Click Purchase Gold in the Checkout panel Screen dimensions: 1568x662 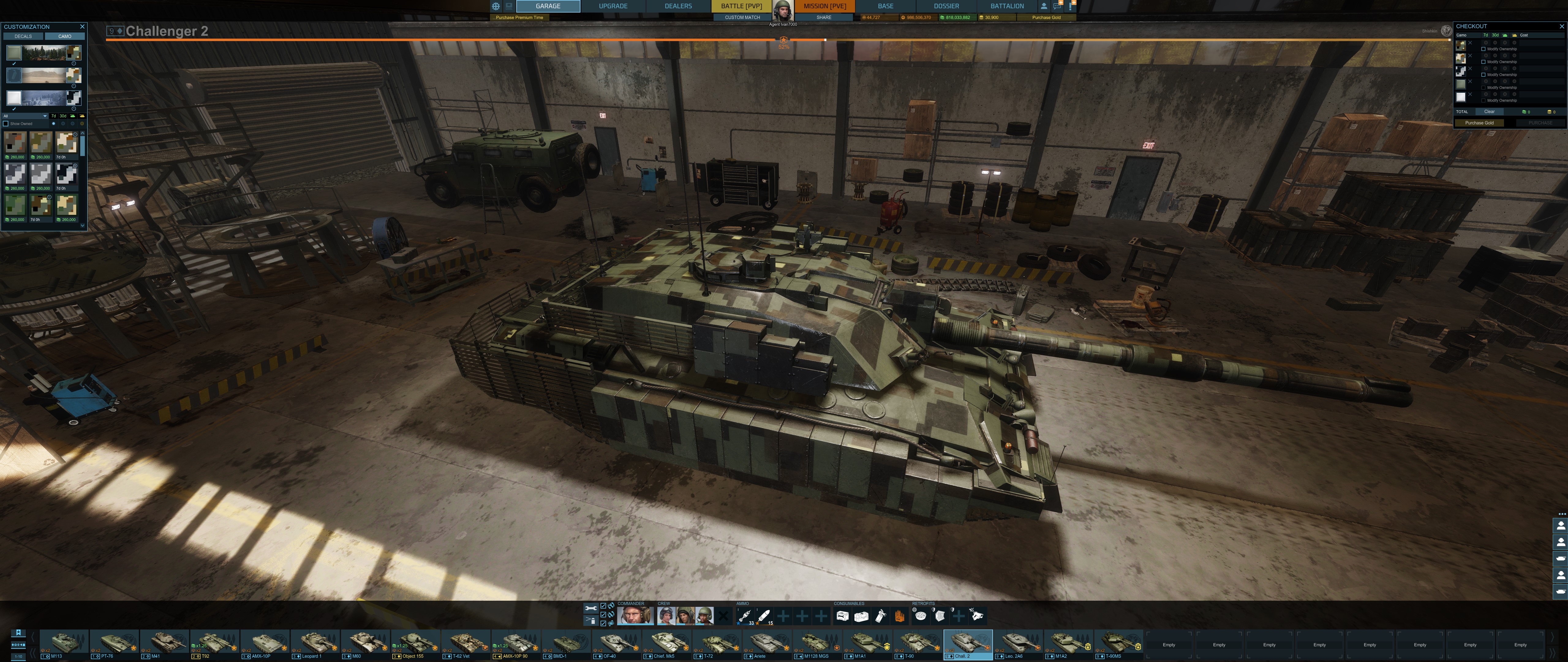point(1479,123)
